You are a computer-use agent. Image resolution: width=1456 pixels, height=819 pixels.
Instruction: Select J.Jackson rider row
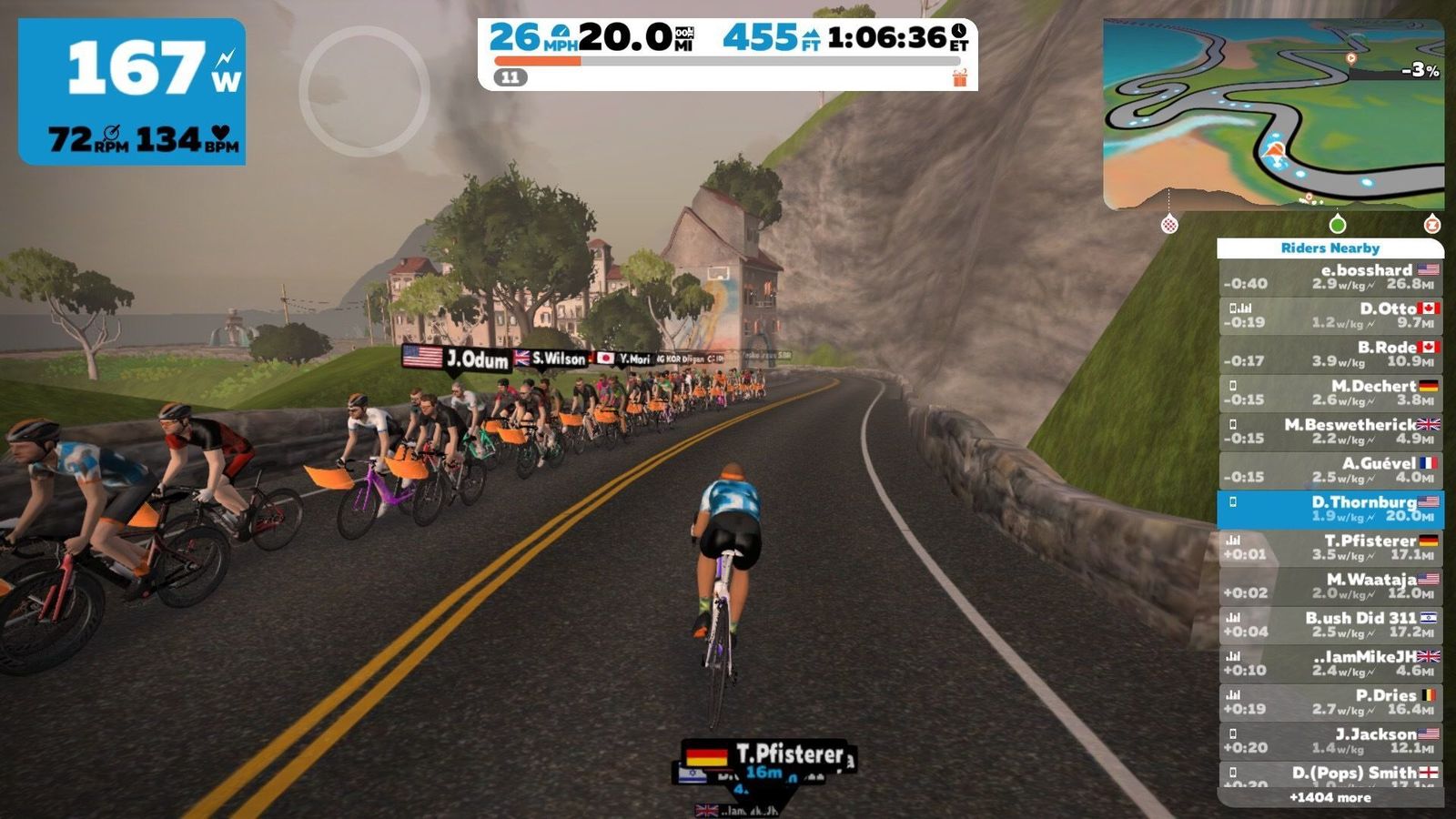[1330, 741]
